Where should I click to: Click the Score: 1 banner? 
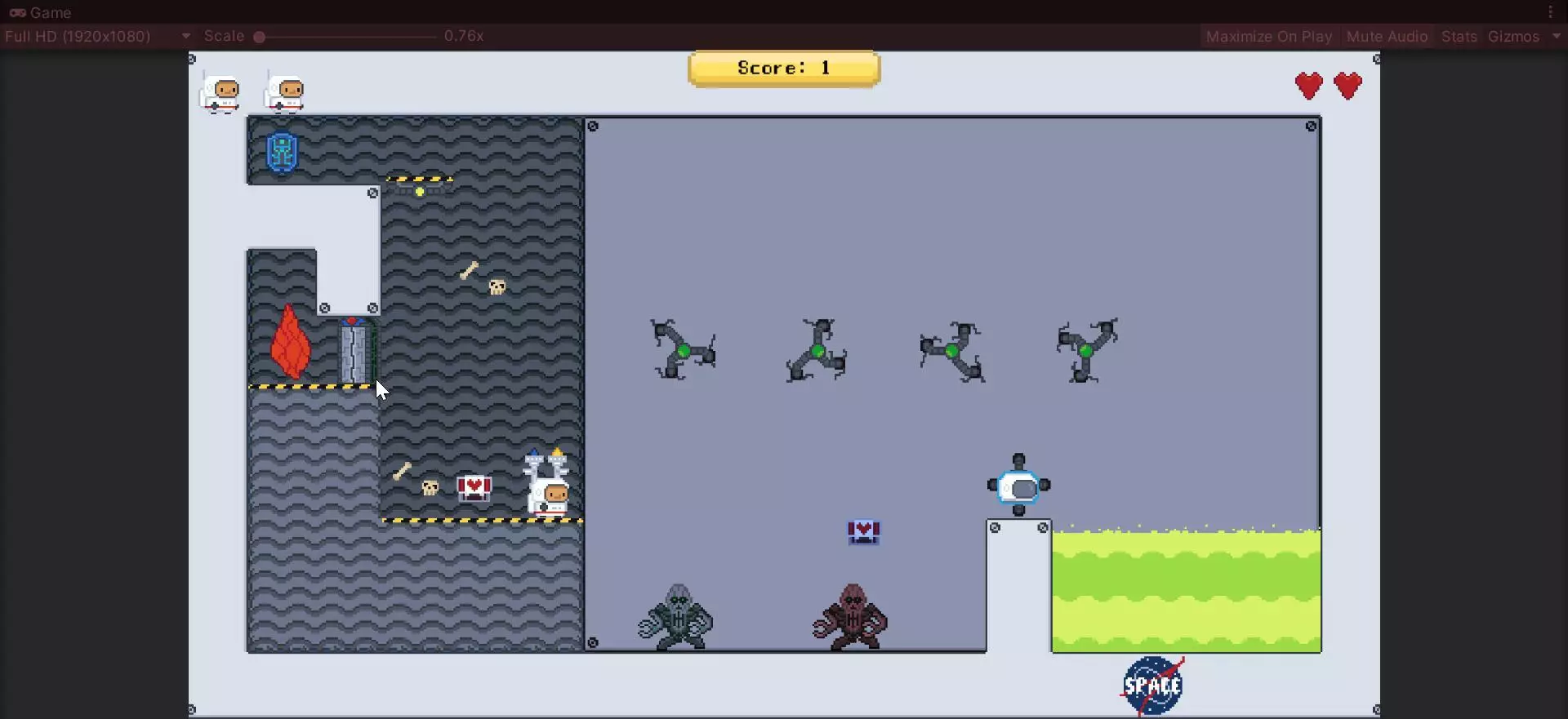(783, 68)
